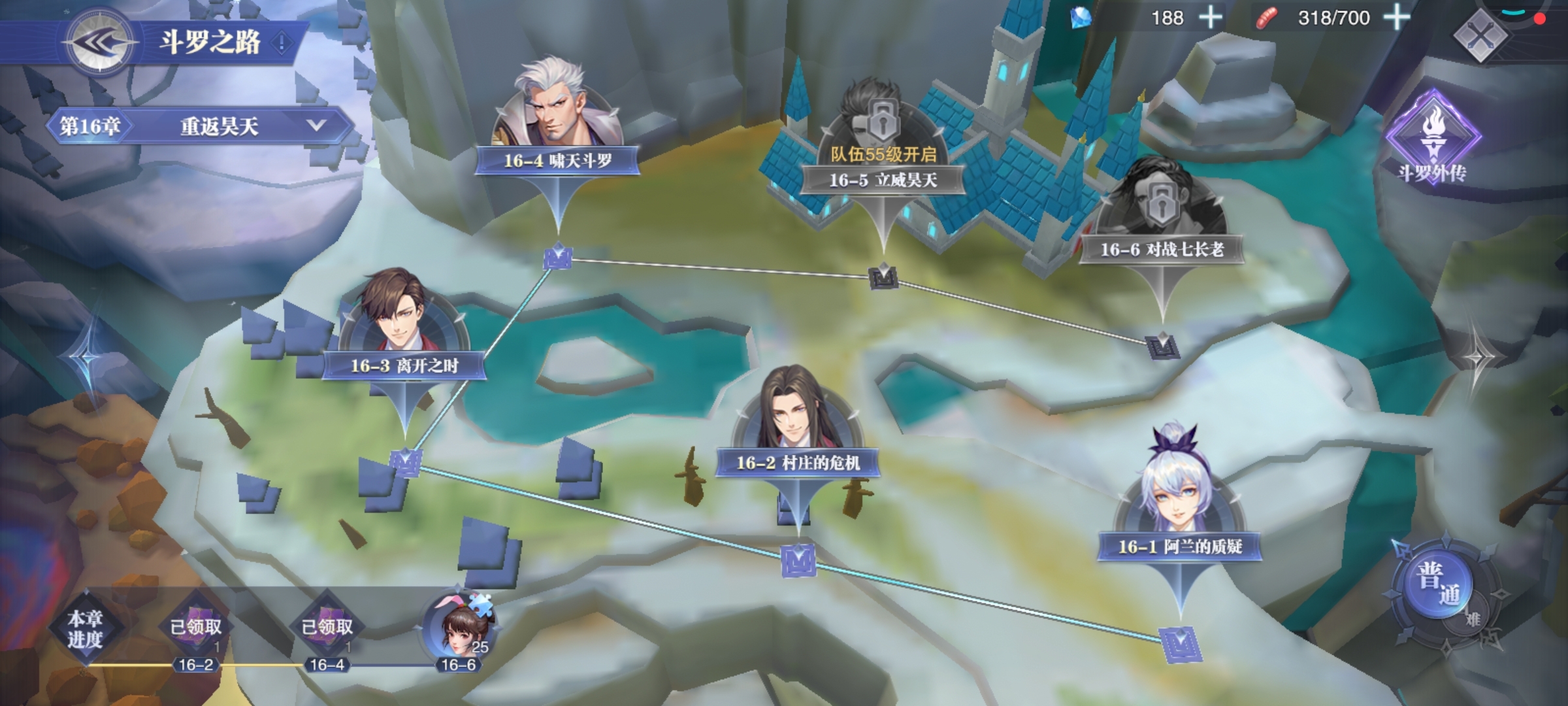This screenshot has width=1568, height=706.
Task: View the claimed 16-4 progress reward
Action: pyautogui.click(x=327, y=629)
